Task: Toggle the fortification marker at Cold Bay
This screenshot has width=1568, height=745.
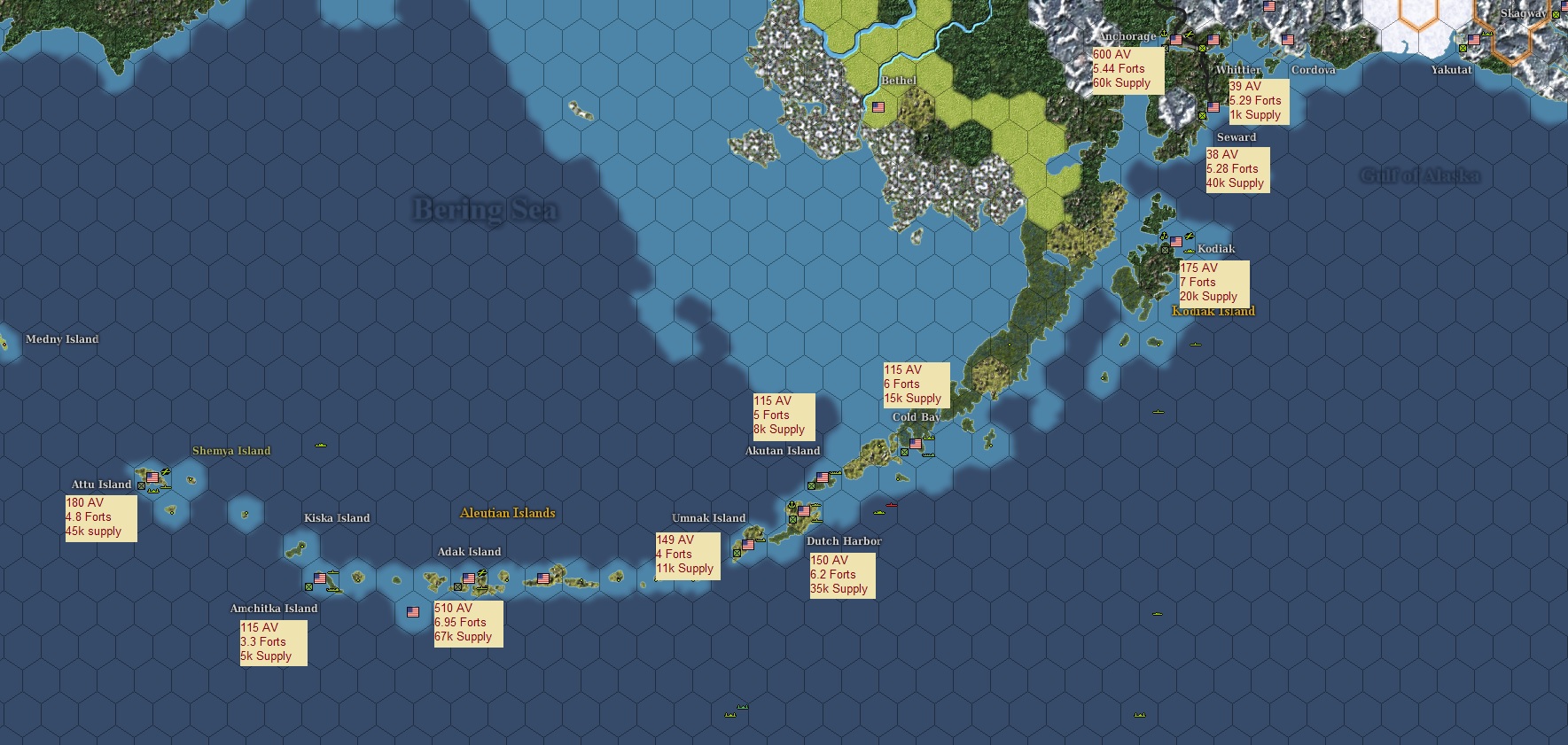Action: coord(903,452)
